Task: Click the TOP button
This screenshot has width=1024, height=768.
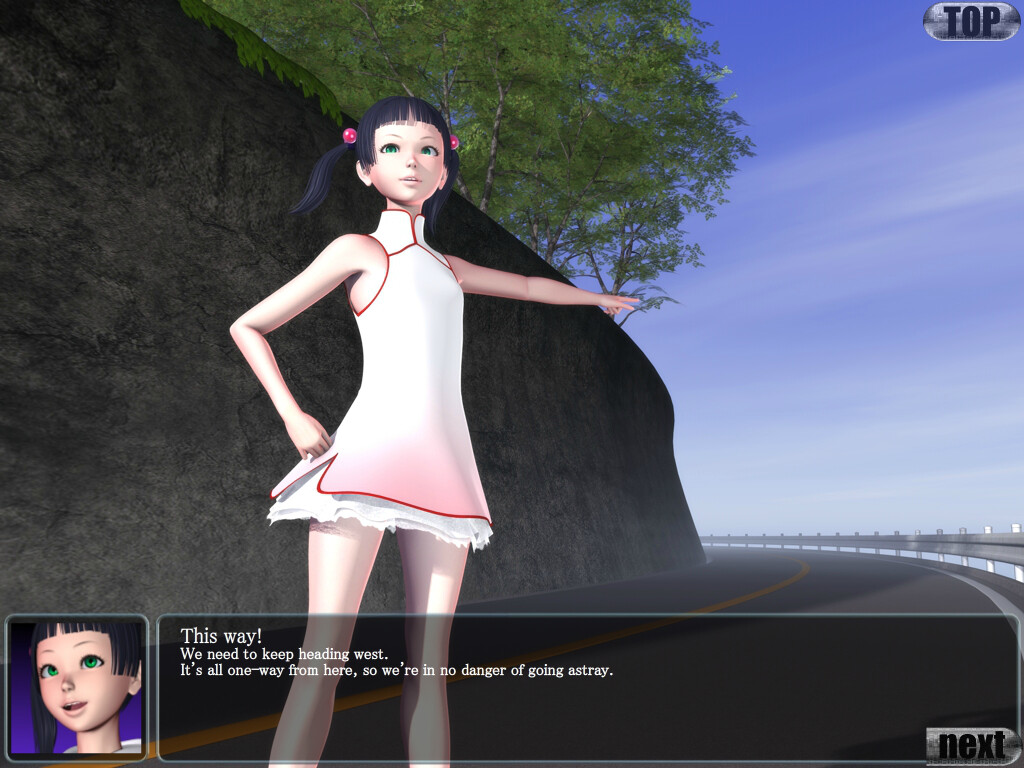Action: point(971,21)
